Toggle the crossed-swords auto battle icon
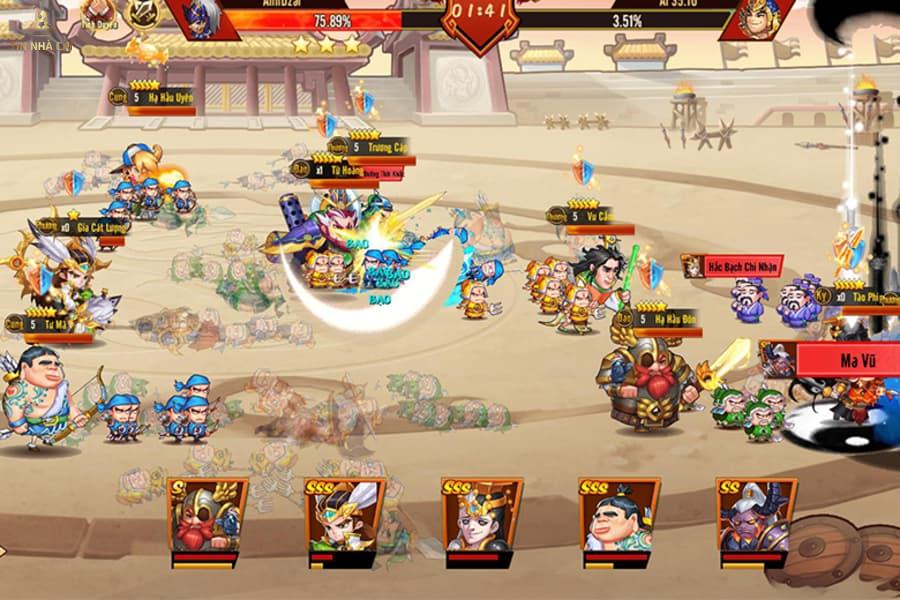This screenshot has height=600, width=900. [x=143, y=12]
